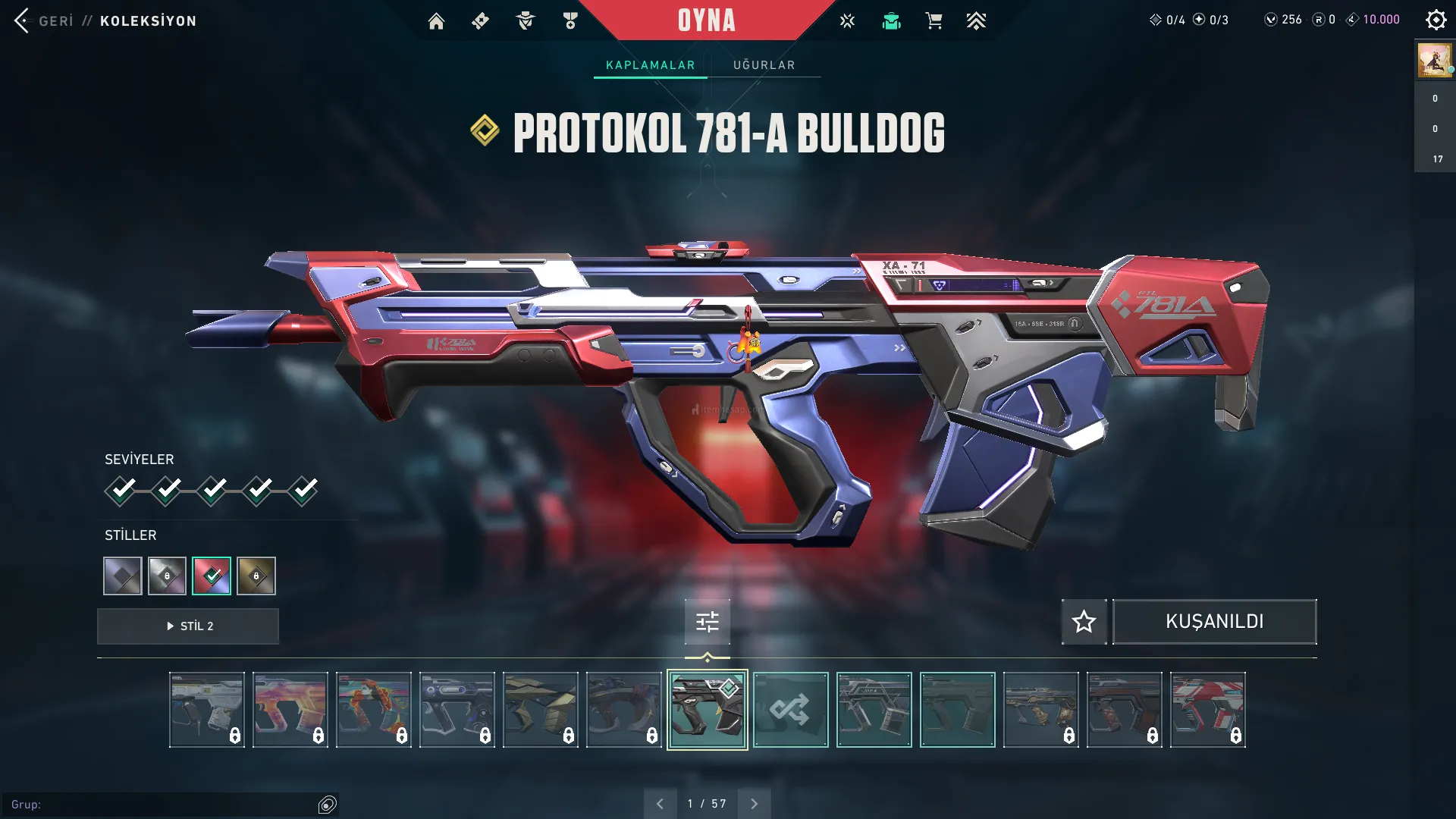Screen dimensions: 1456x819
Task: Click the KUŞANILDI equip button
Action: (x=1214, y=622)
